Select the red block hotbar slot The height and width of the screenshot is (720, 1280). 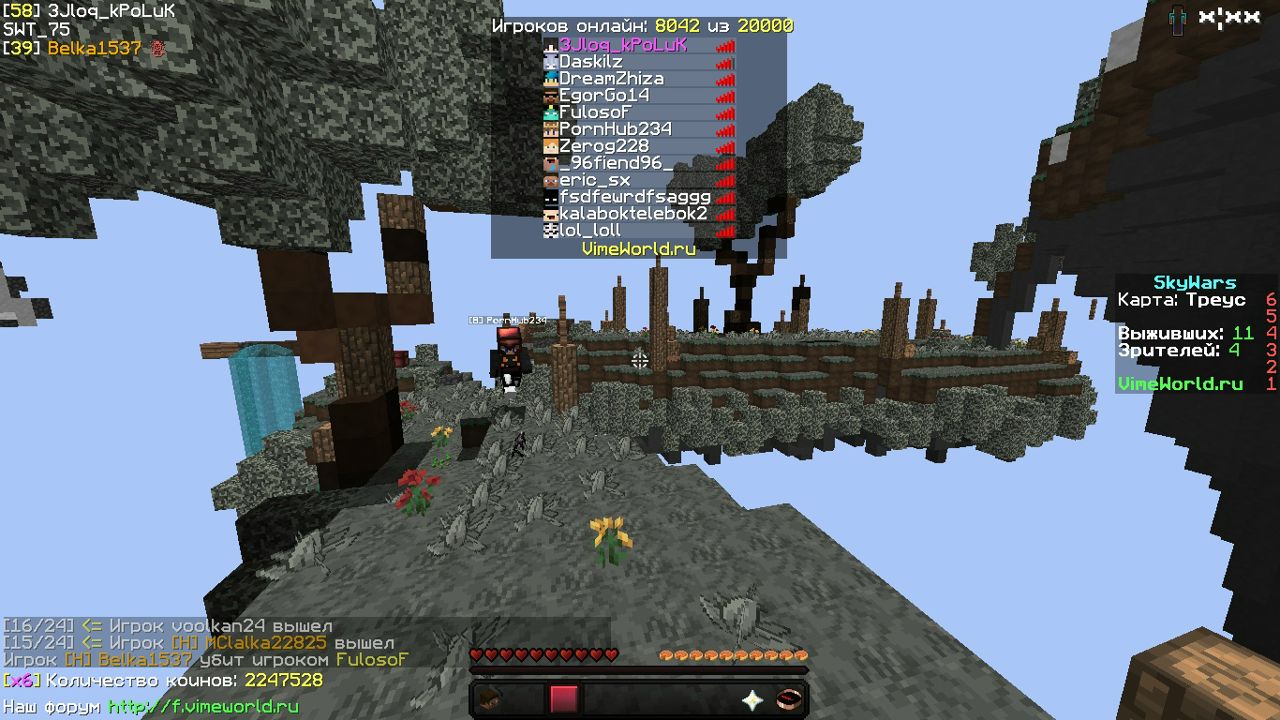point(564,699)
